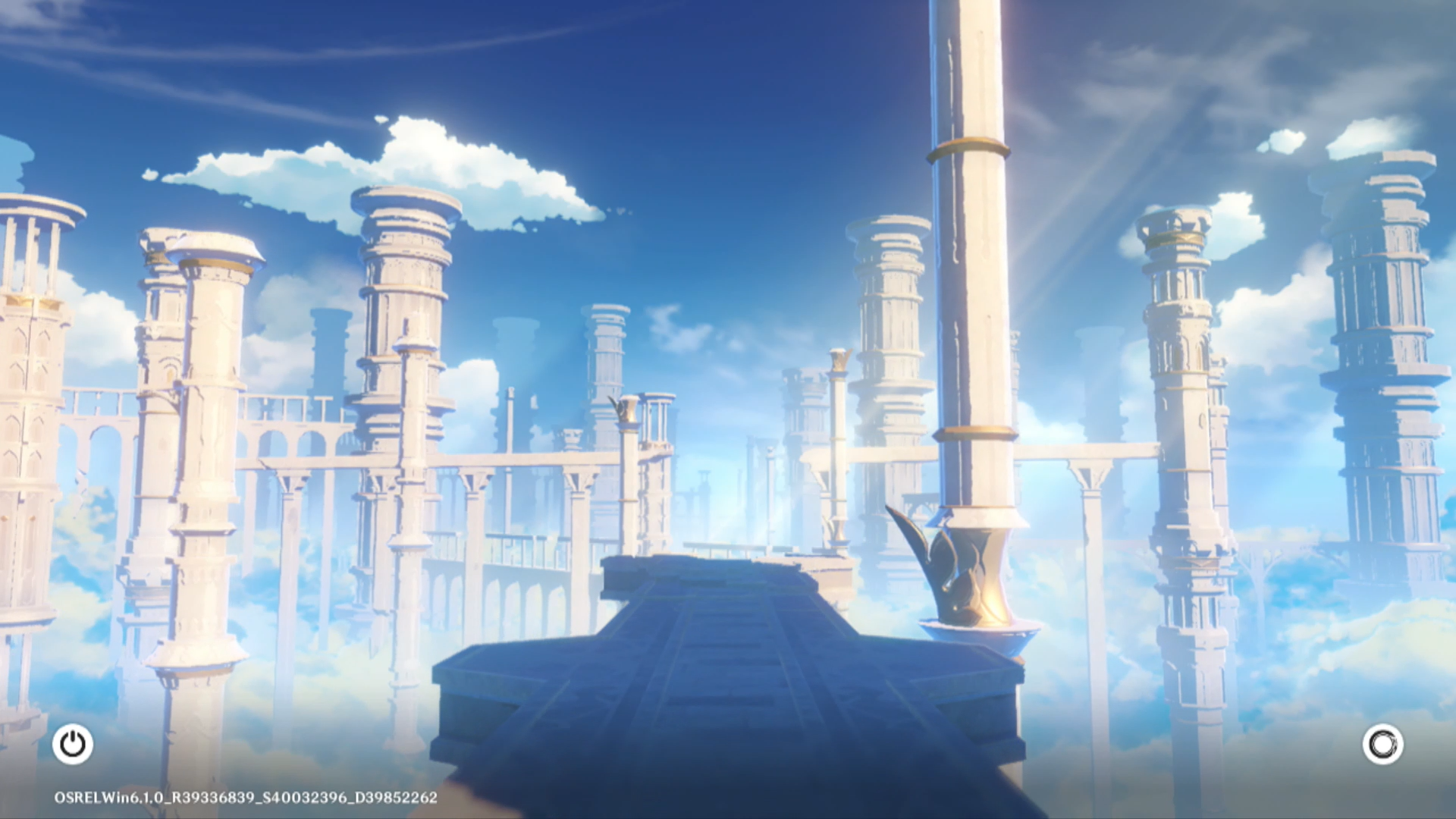Click the power icon to exit the game

coord(73,744)
